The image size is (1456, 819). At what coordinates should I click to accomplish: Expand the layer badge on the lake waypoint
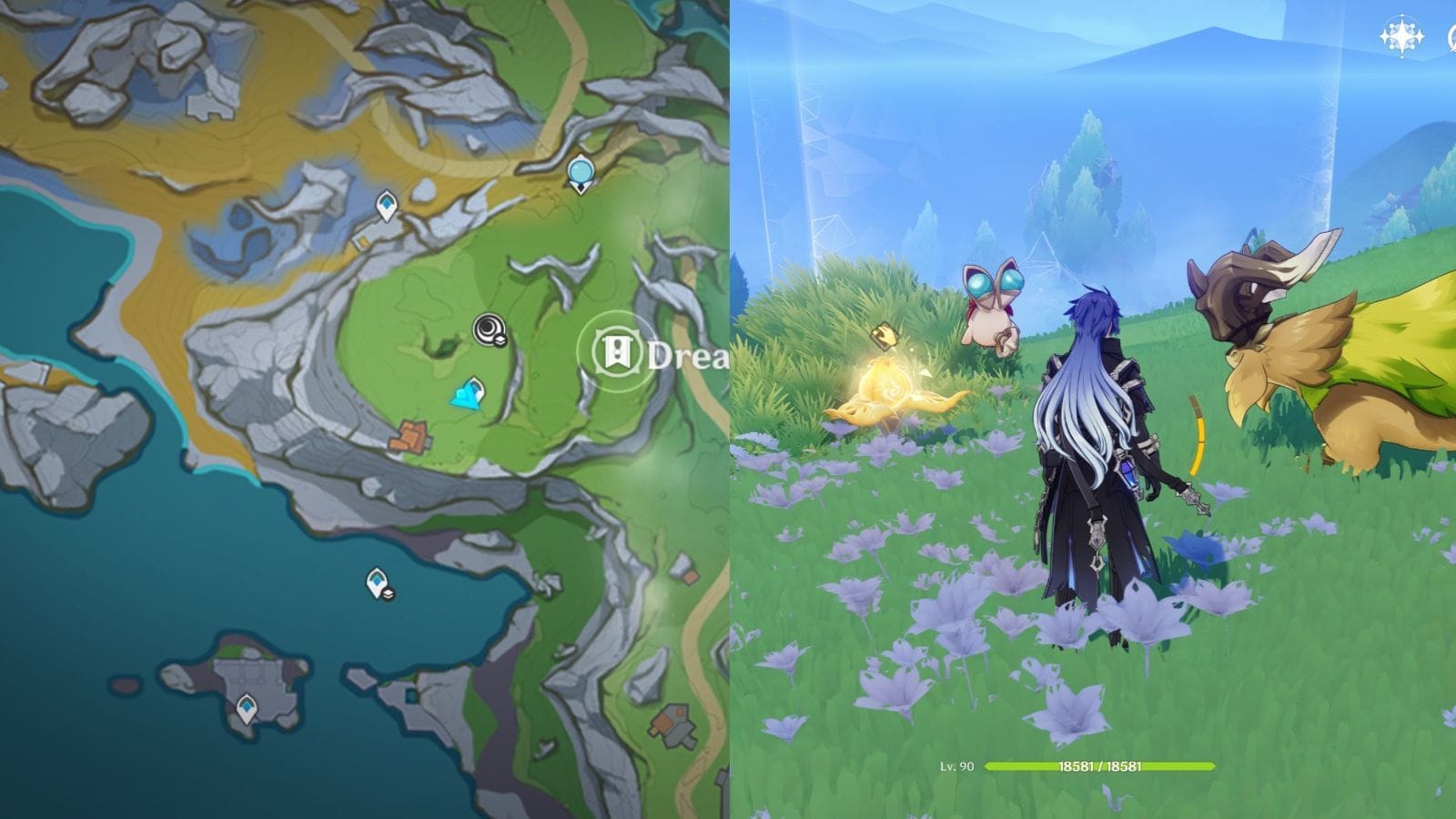389,592
